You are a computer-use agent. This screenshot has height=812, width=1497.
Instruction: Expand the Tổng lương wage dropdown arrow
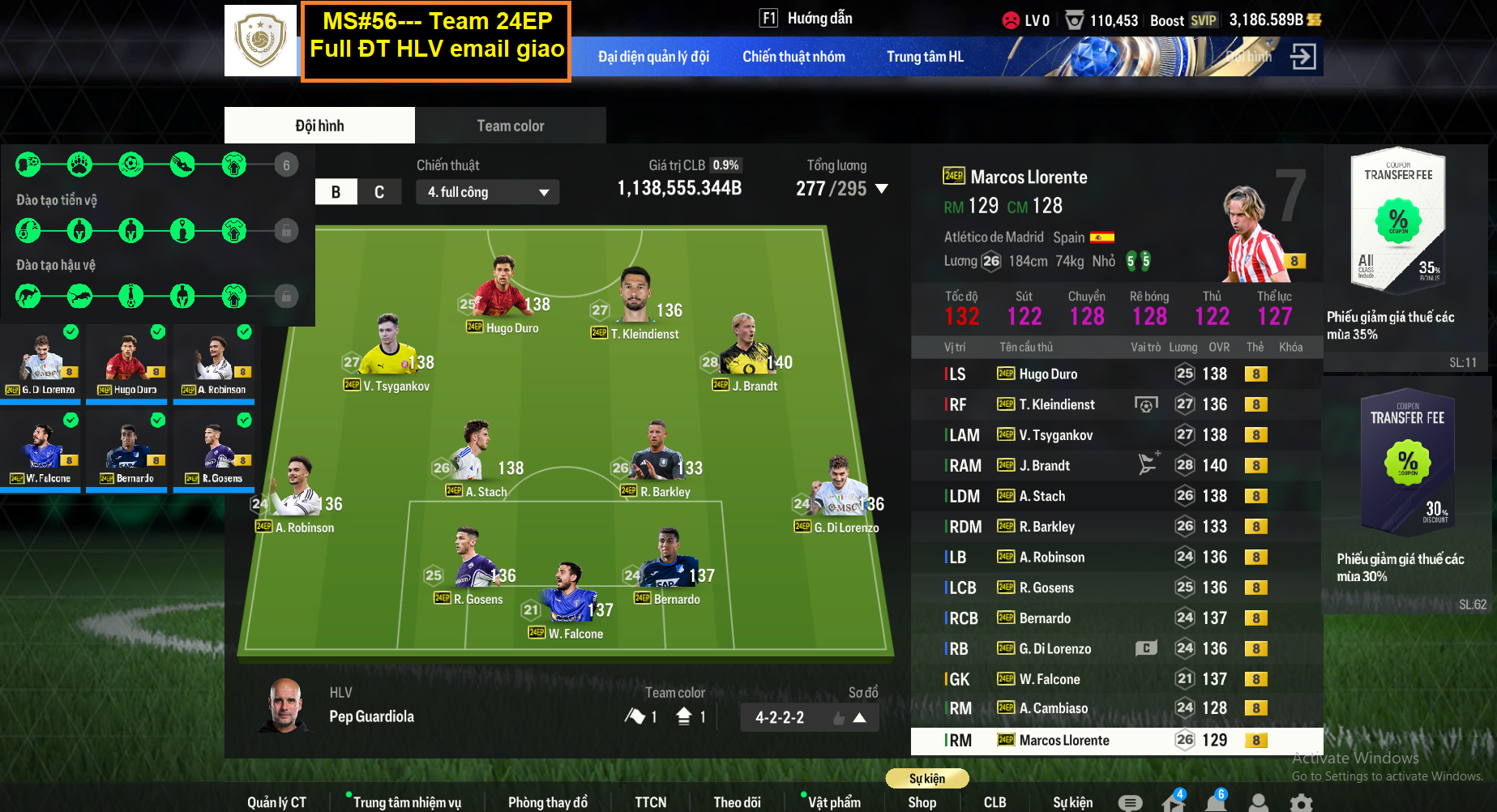coord(881,188)
